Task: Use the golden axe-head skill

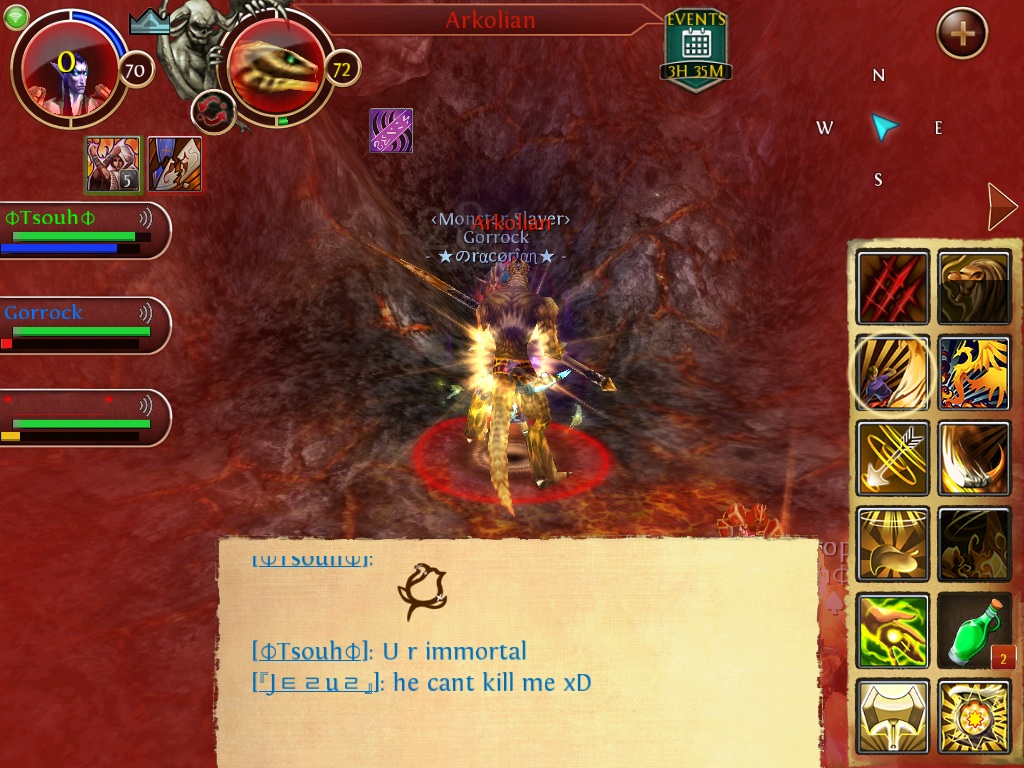Action: (892, 716)
